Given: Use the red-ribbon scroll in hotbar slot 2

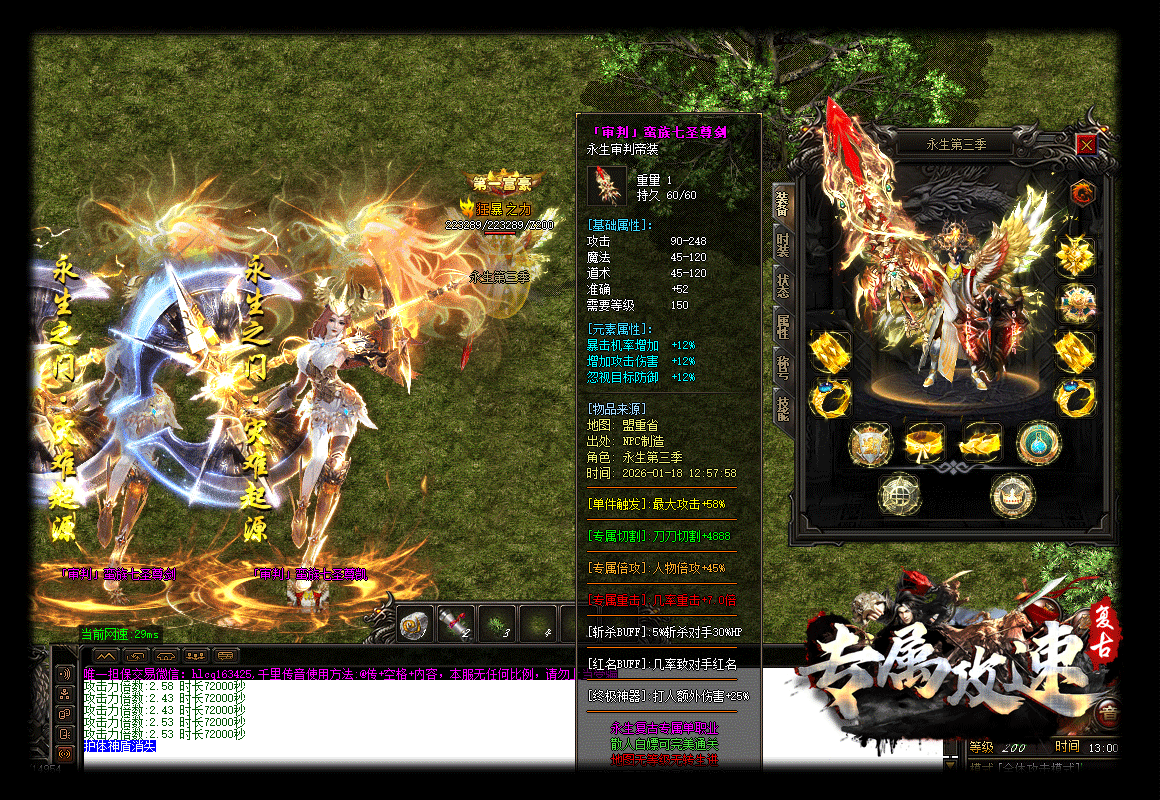Looking at the screenshot, I should 457,625.
